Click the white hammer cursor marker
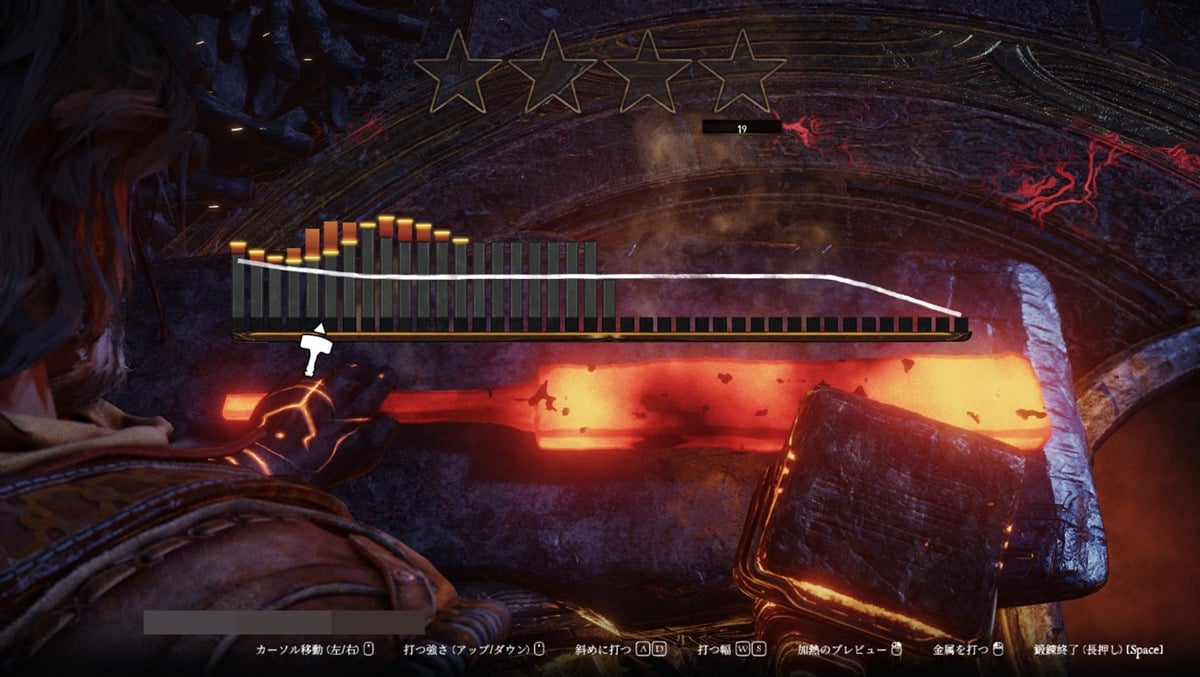The width and height of the screenshot is (1200, 677). (315, 348)
